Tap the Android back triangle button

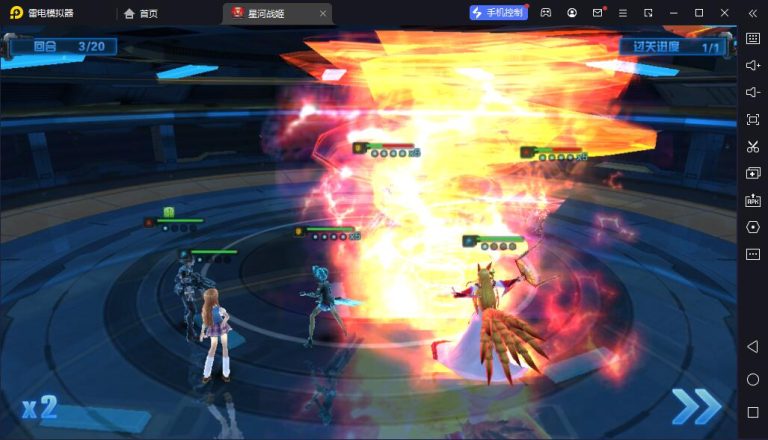coord(753,346)
